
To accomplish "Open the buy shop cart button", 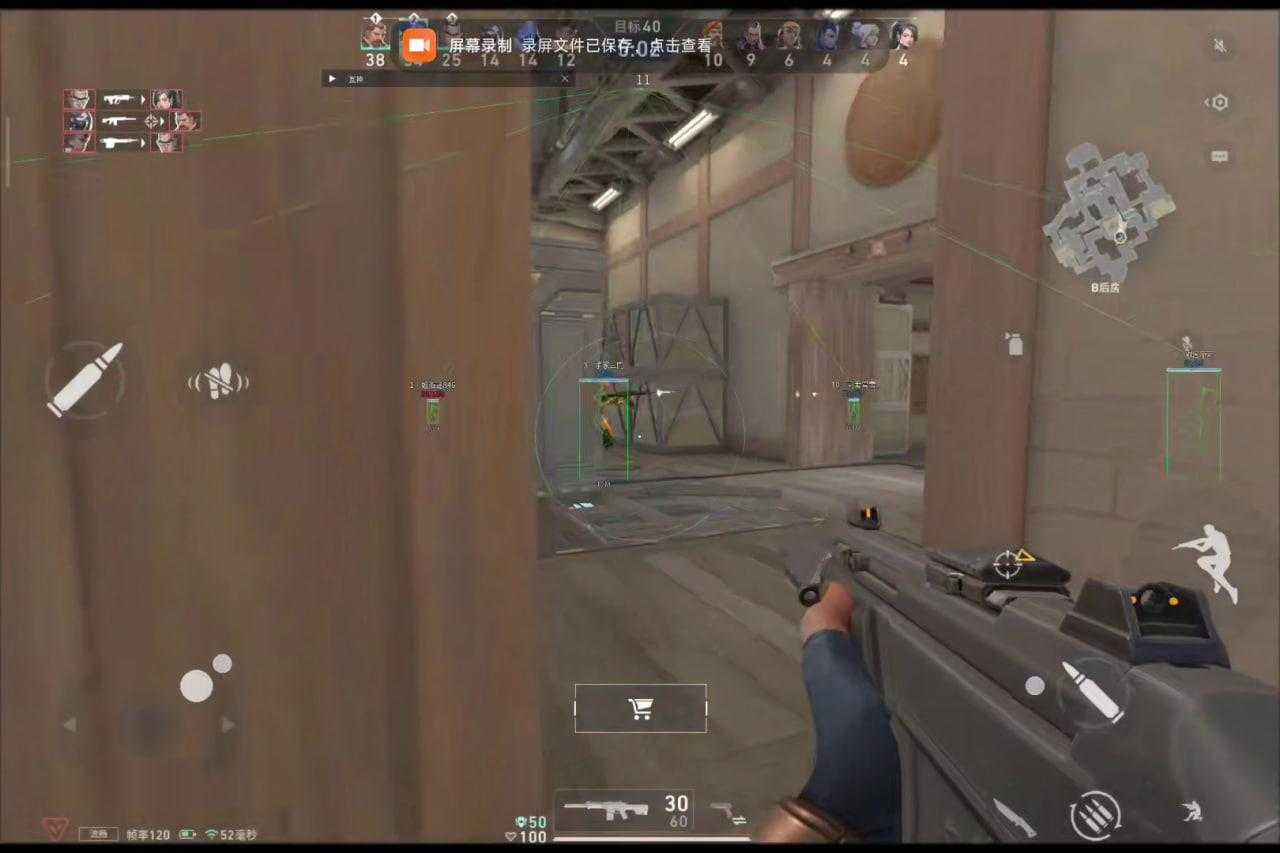I will tap(640, 708).
